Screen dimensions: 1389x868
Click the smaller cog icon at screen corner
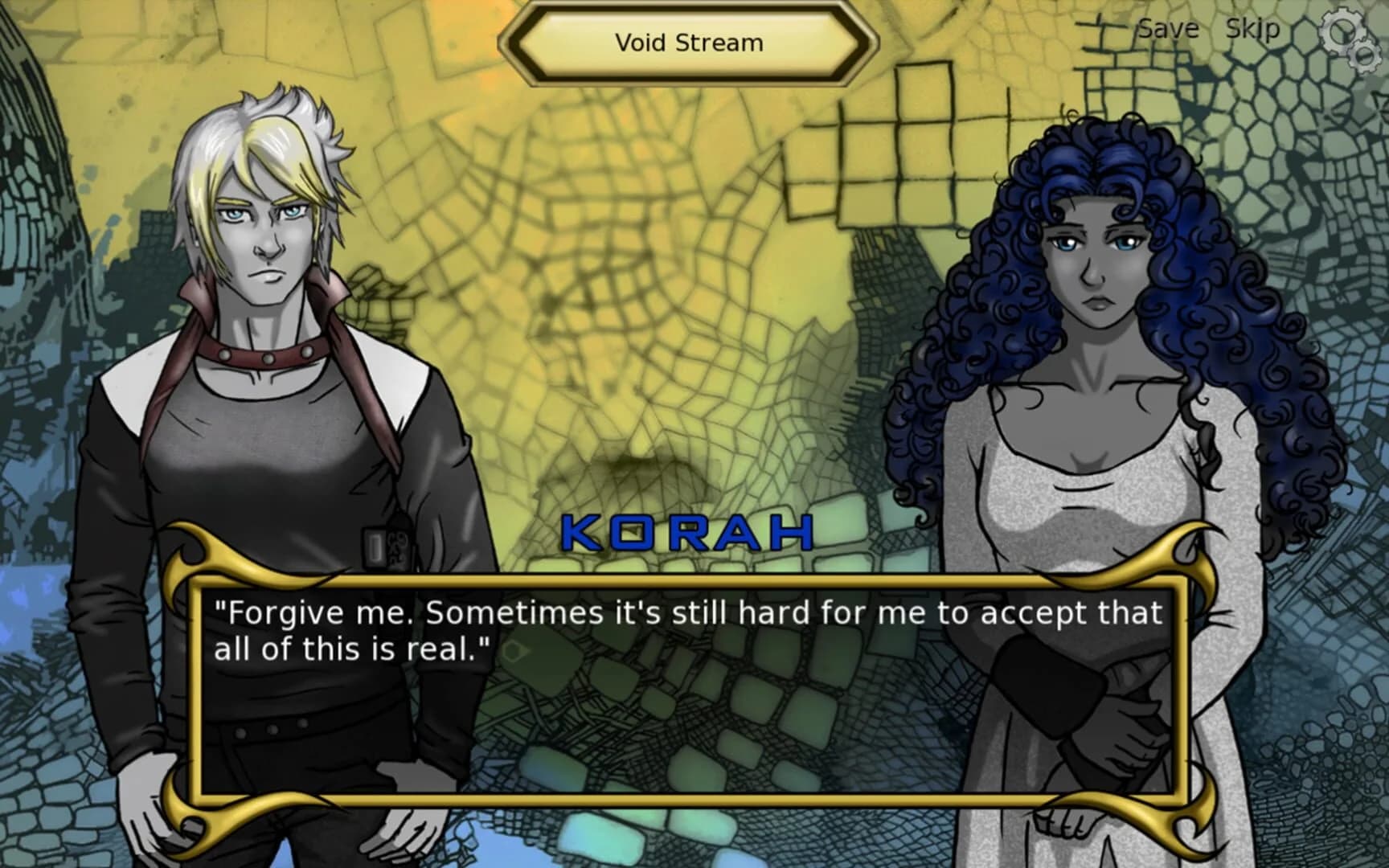(1364, 57)
